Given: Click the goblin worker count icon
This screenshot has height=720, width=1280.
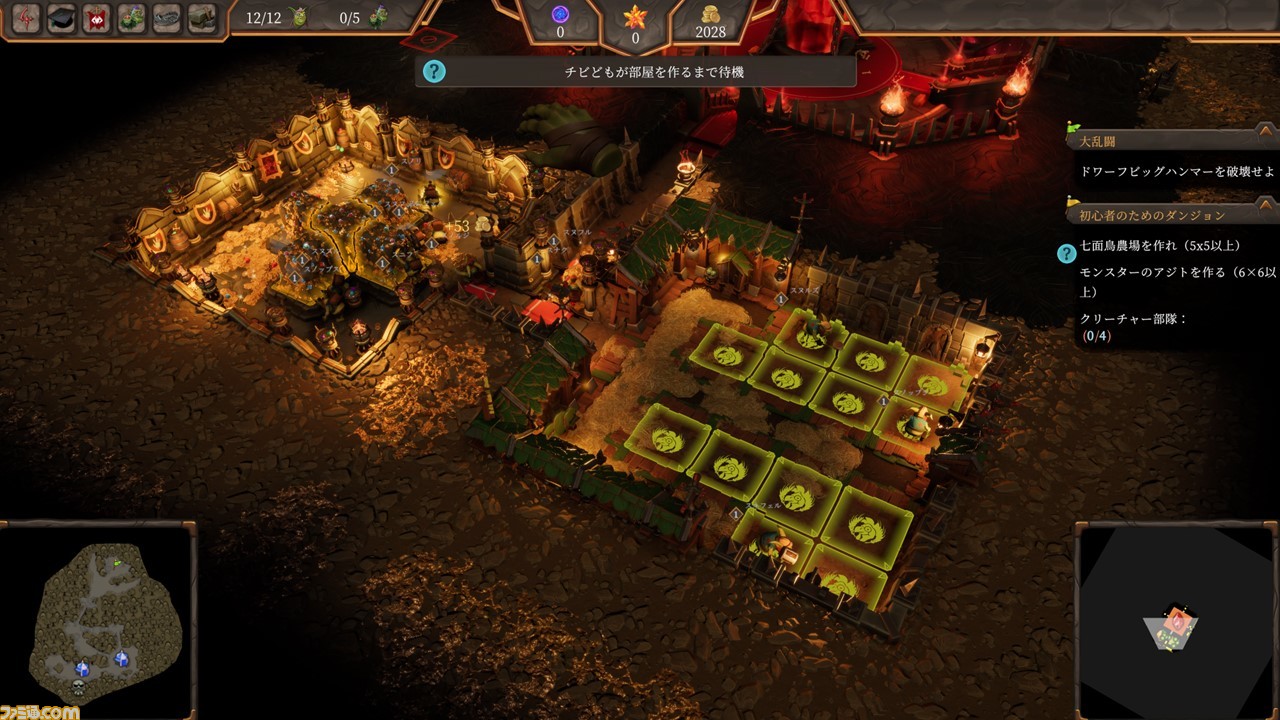Looking at the screenshot, I should pyautogui.click(x=298, y=17).
